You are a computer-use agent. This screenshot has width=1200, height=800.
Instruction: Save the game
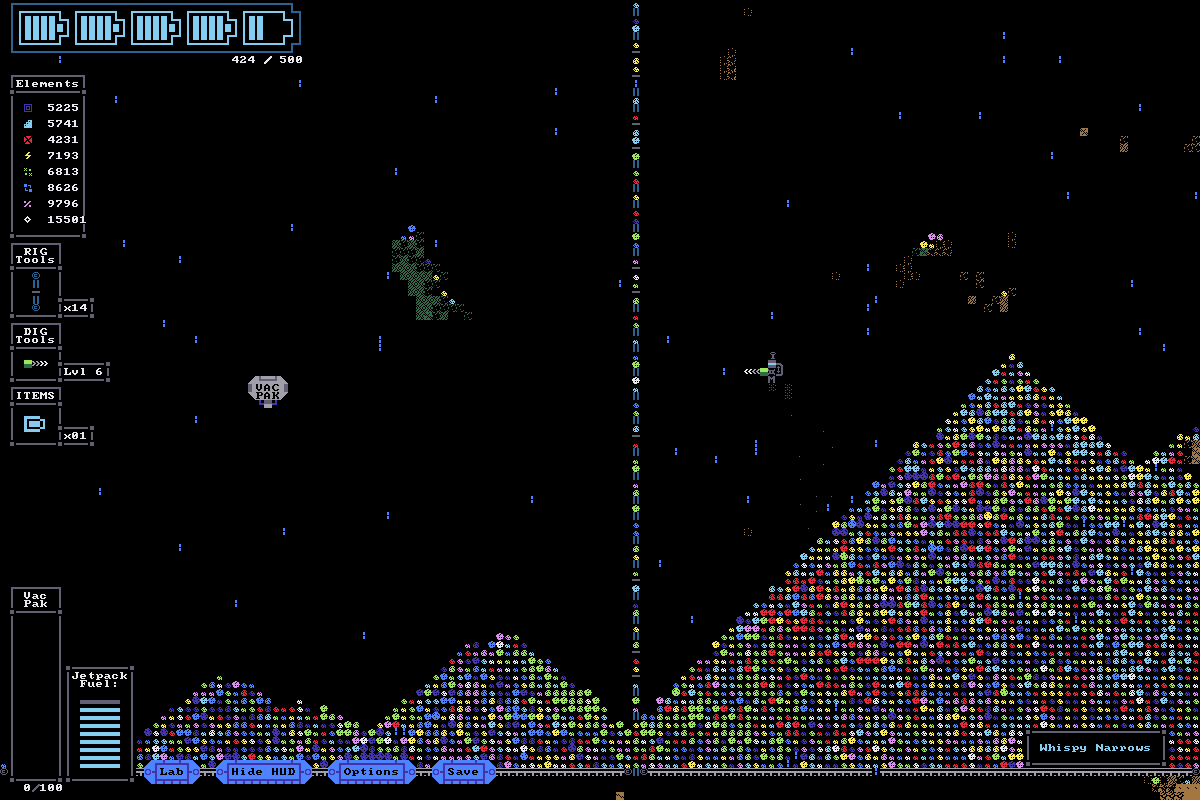point(463,771)
